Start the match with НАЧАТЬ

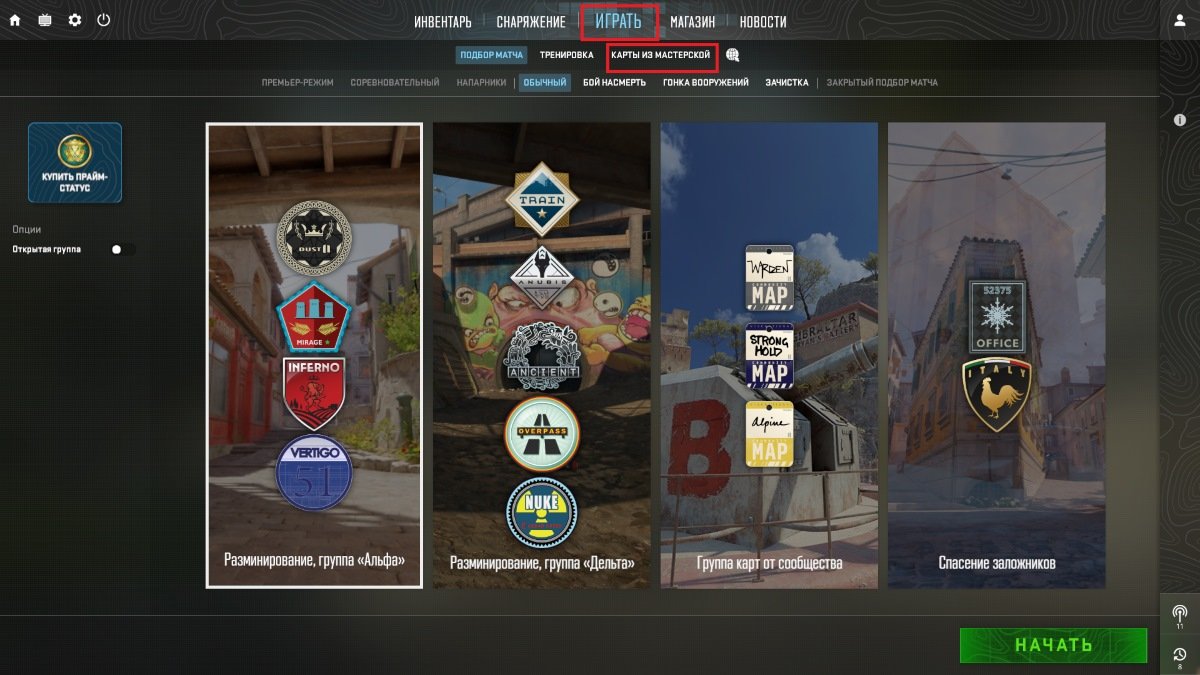[1053, 645]
